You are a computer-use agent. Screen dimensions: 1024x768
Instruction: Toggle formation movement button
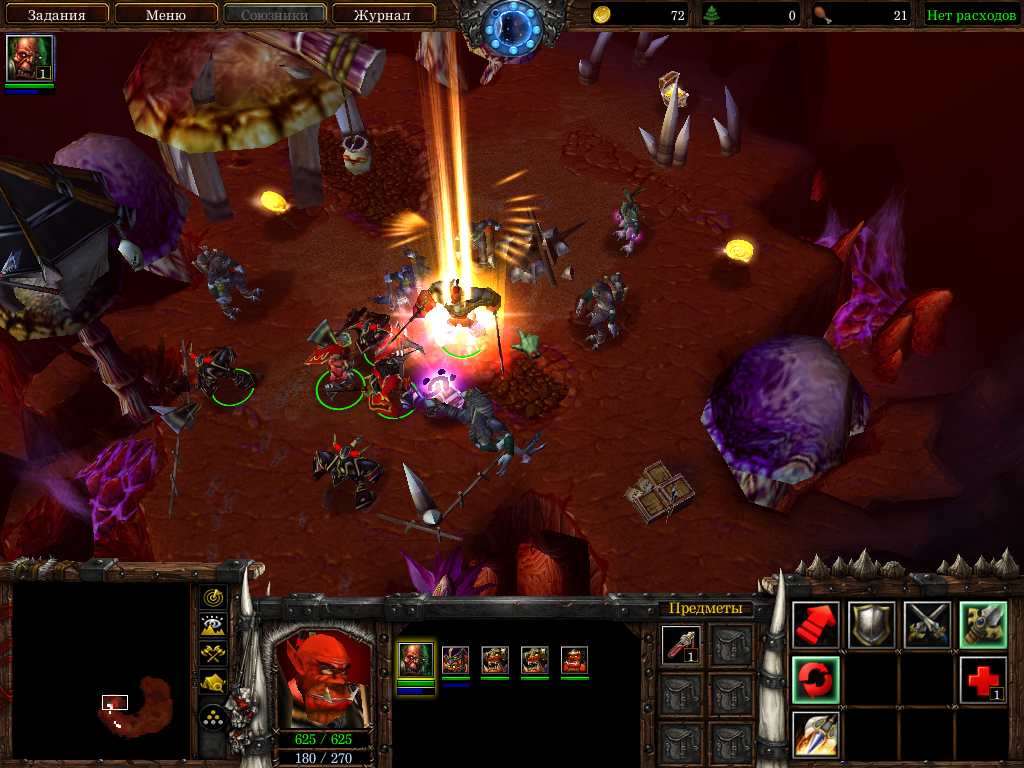point(213,716)
